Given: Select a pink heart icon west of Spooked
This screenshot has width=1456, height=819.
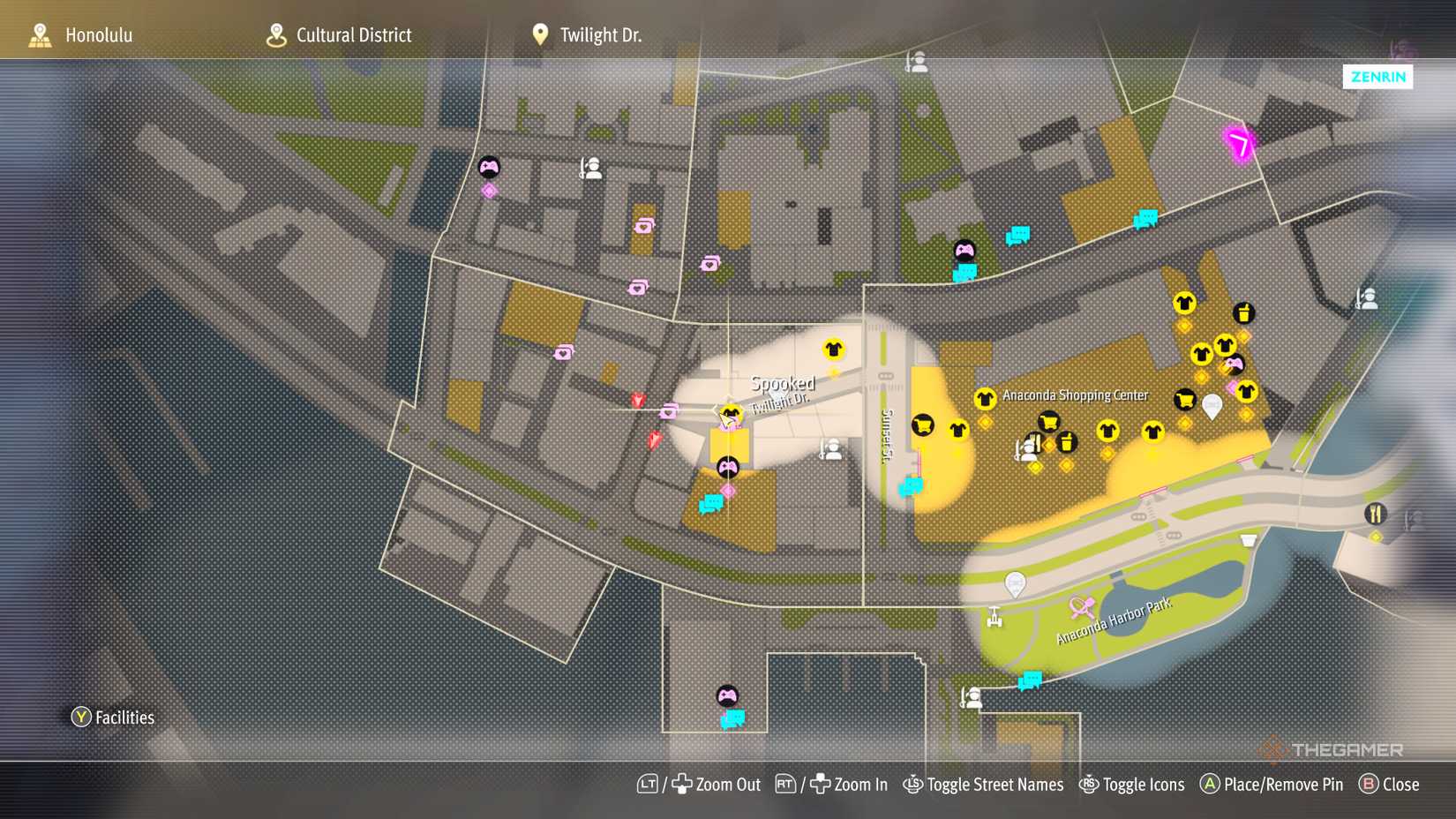Looking at the screenshot, I should pos(668,410).
